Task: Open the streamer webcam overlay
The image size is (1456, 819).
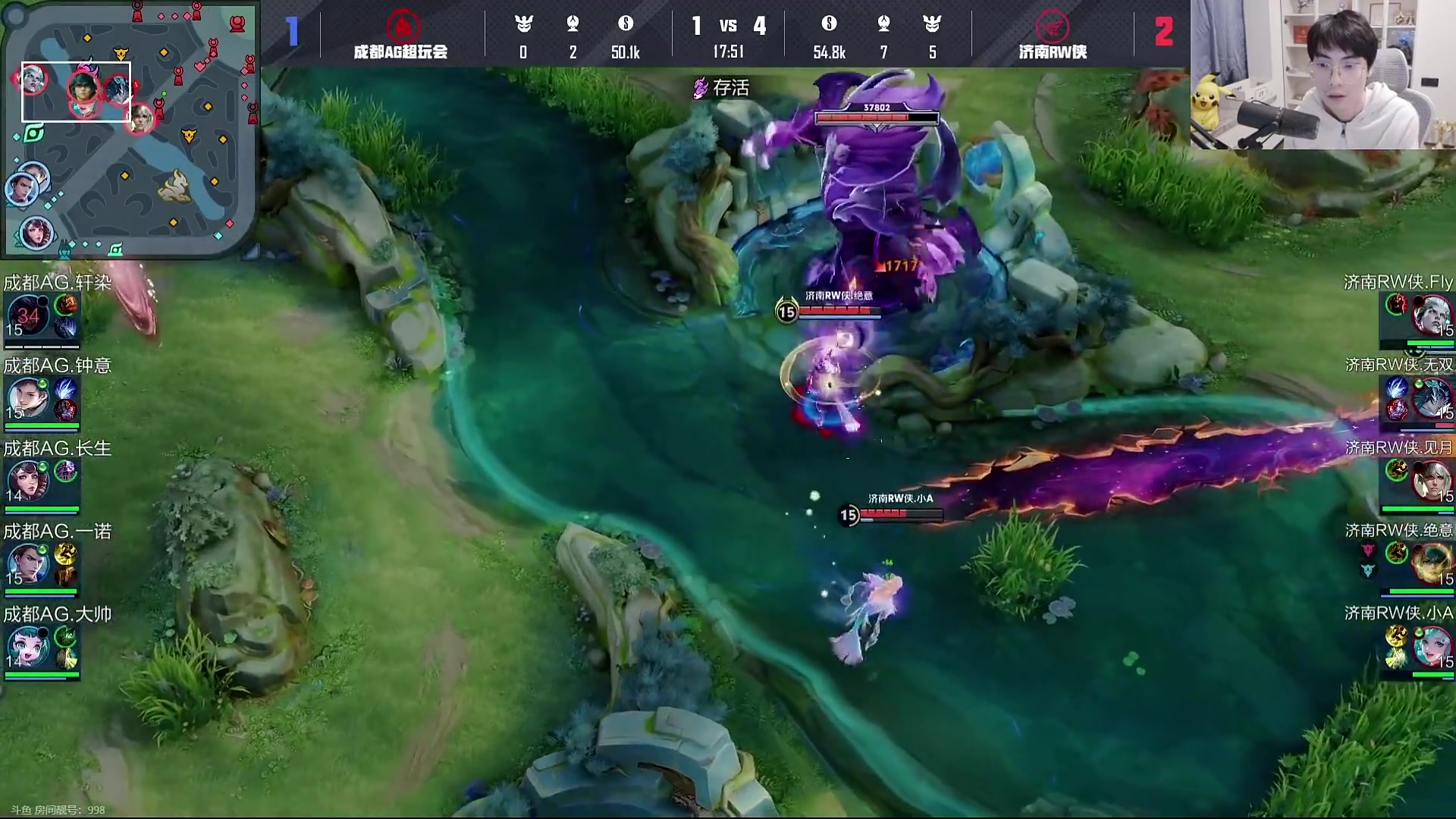Action: click(x=1323, y=74)
